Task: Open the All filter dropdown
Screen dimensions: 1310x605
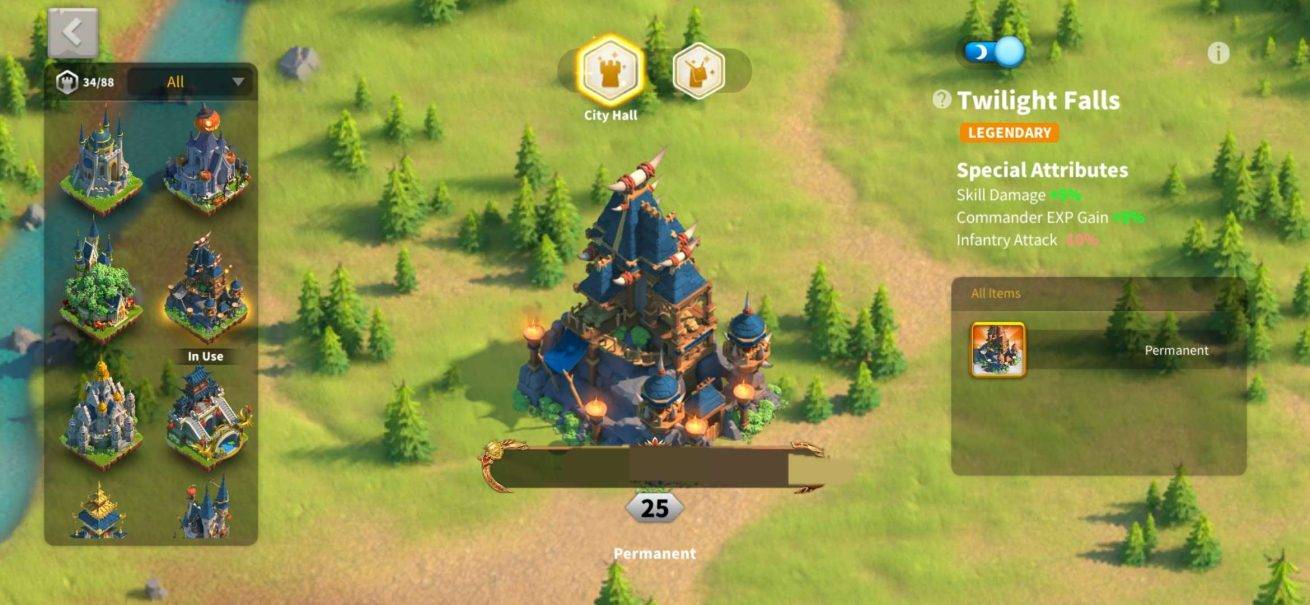Action: point(190,82)
